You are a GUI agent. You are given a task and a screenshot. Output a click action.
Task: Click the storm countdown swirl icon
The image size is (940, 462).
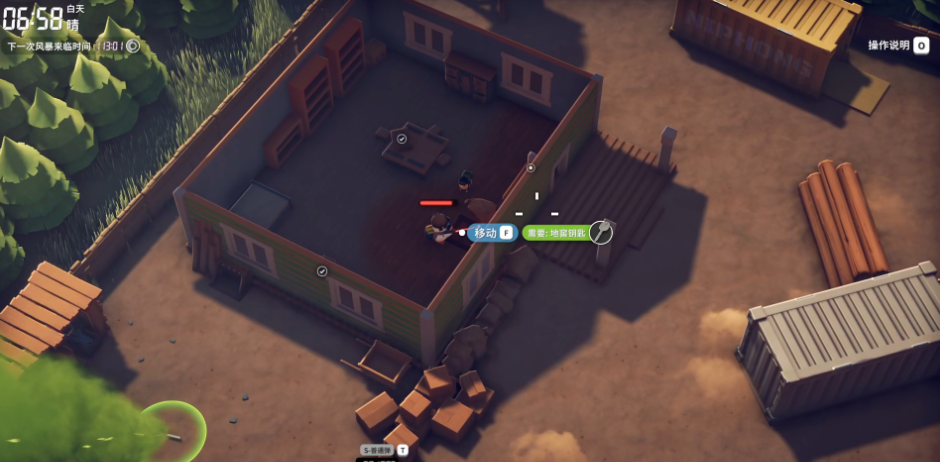[x=133, y=45]
